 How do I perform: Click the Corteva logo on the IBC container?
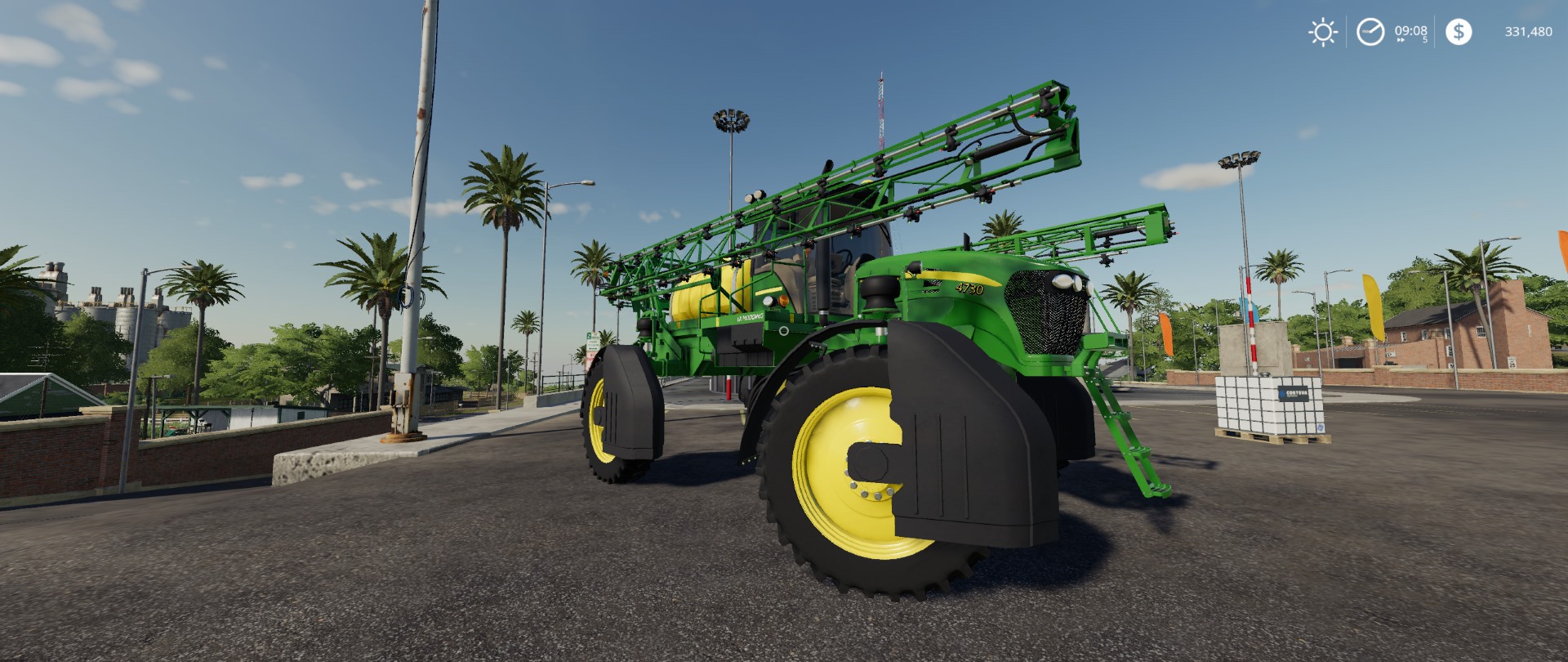coord(1294,393)
